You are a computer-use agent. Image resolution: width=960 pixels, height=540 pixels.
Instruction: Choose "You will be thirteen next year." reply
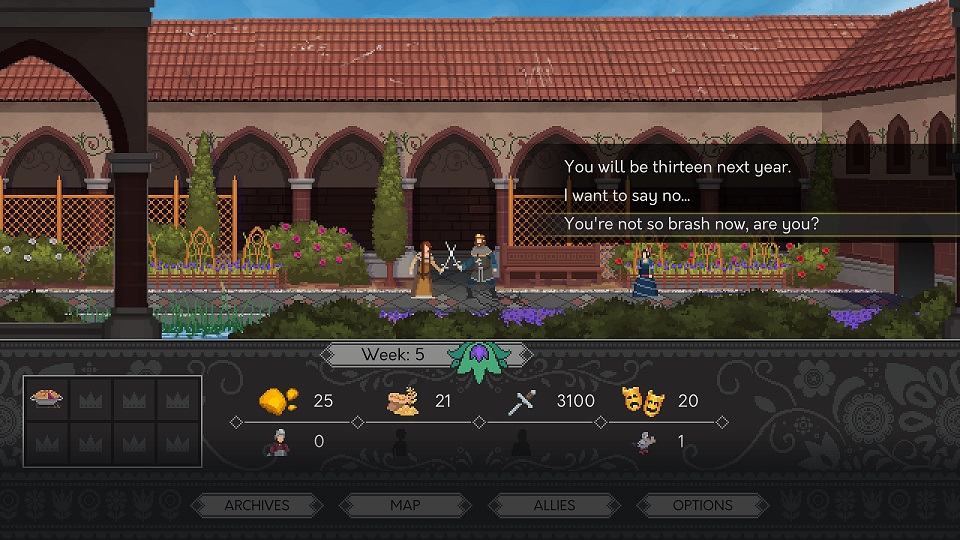click(677, 167)
